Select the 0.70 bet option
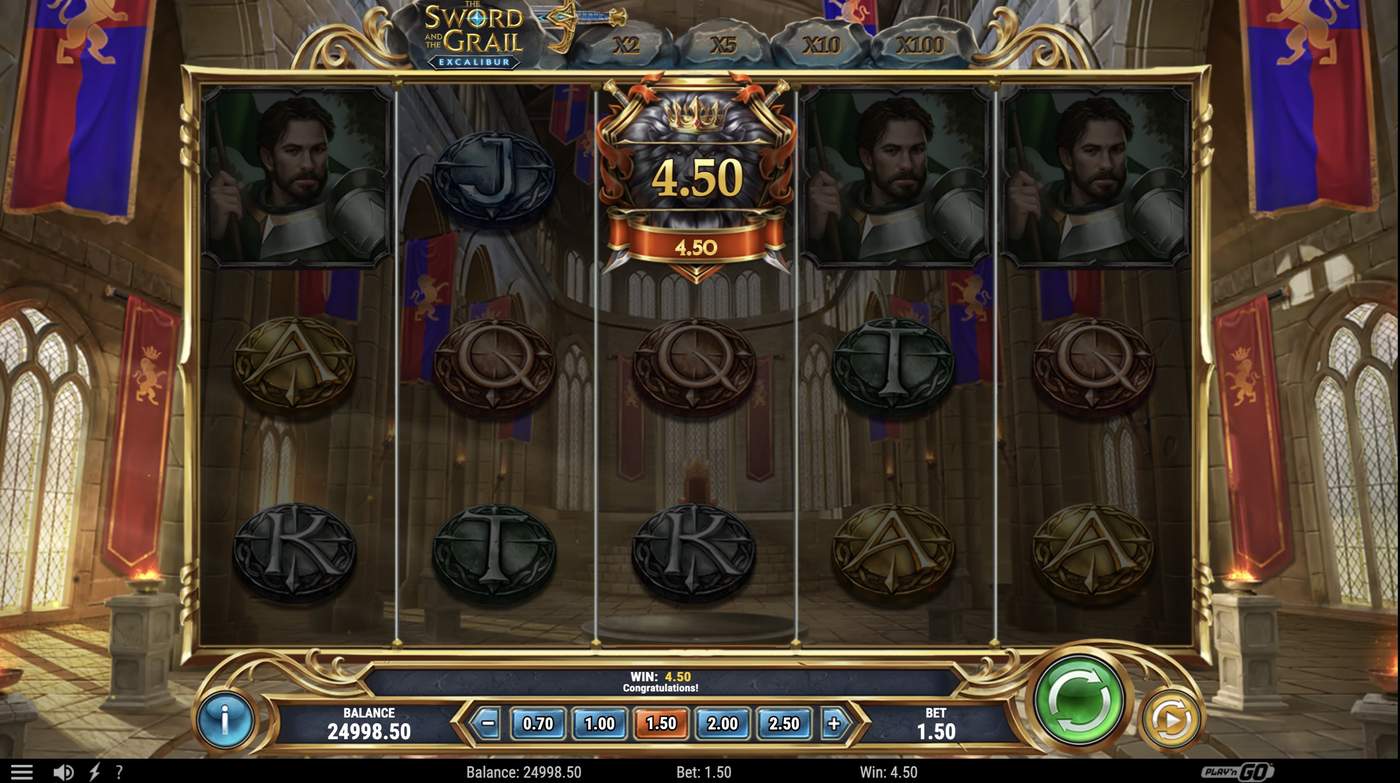This screenshot has height=783, width=1400. click(x=538, y=722)
